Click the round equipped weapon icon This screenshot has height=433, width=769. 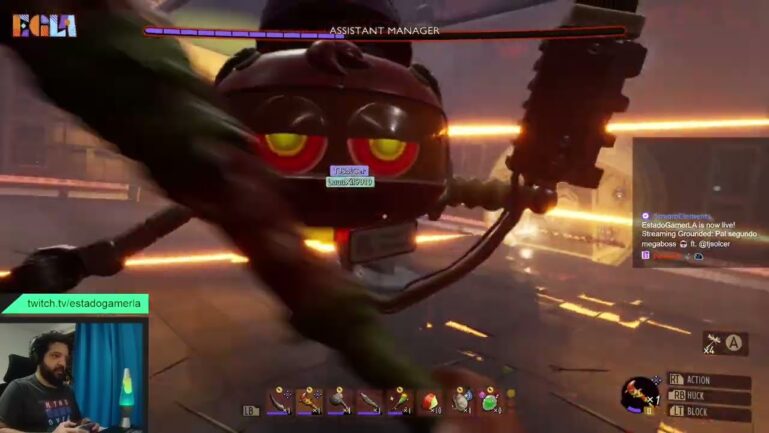point(638,393)
